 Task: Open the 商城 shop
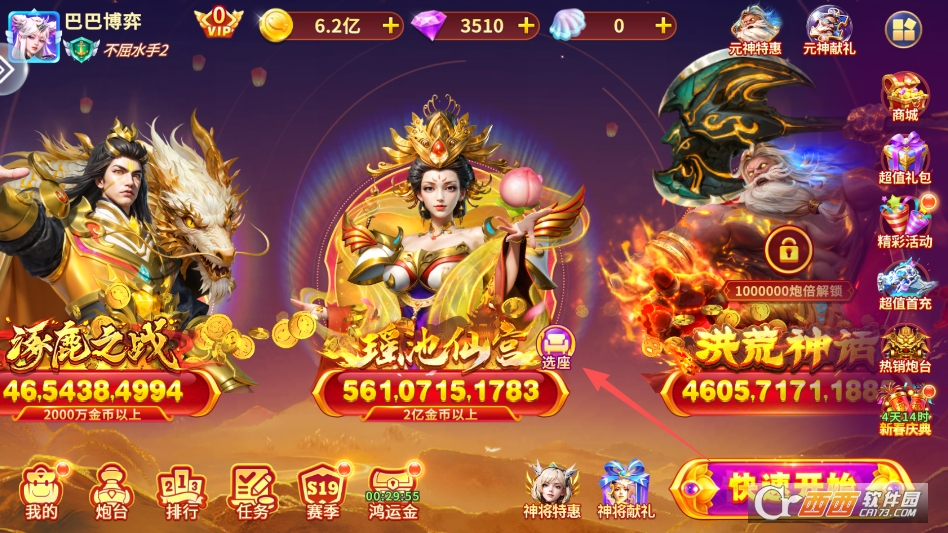pyautogui.click(x=904, y=97)
